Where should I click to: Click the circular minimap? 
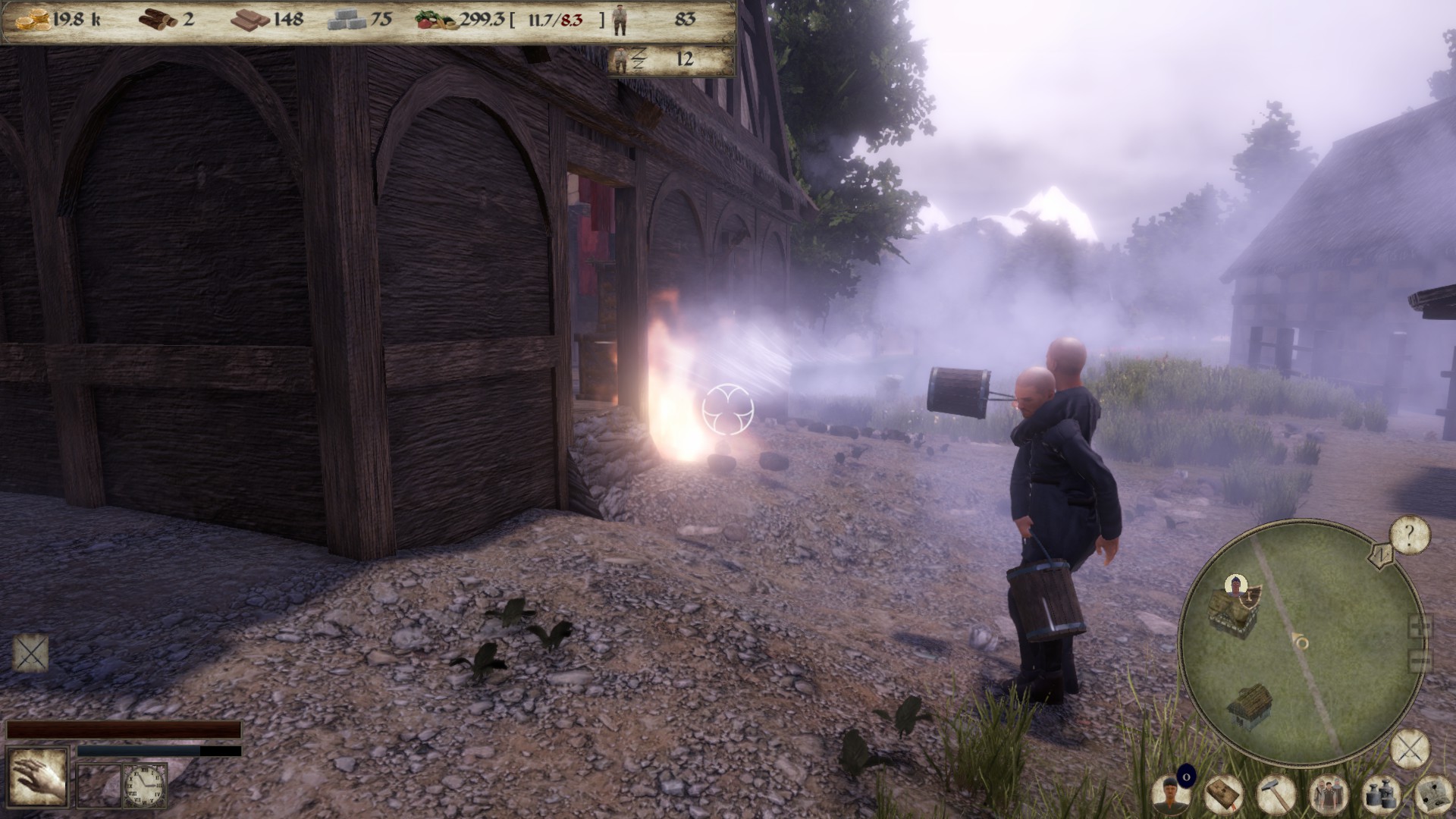coord(1302,639)
